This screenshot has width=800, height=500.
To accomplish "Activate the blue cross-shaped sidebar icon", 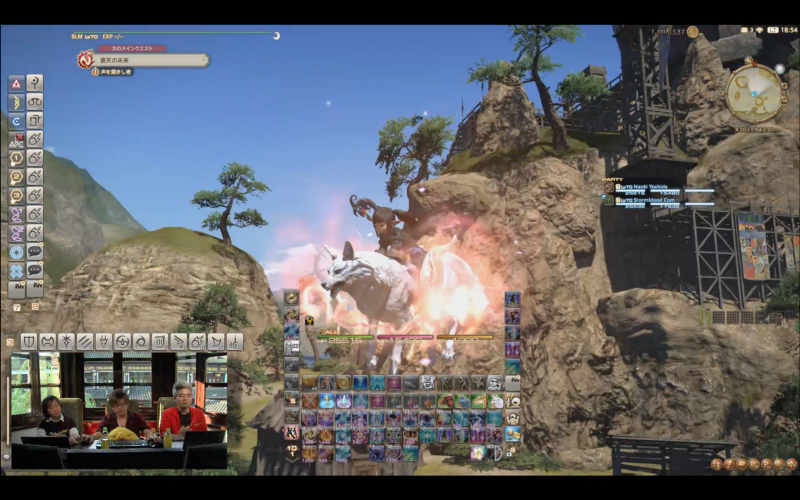I will tap(16, 271).
